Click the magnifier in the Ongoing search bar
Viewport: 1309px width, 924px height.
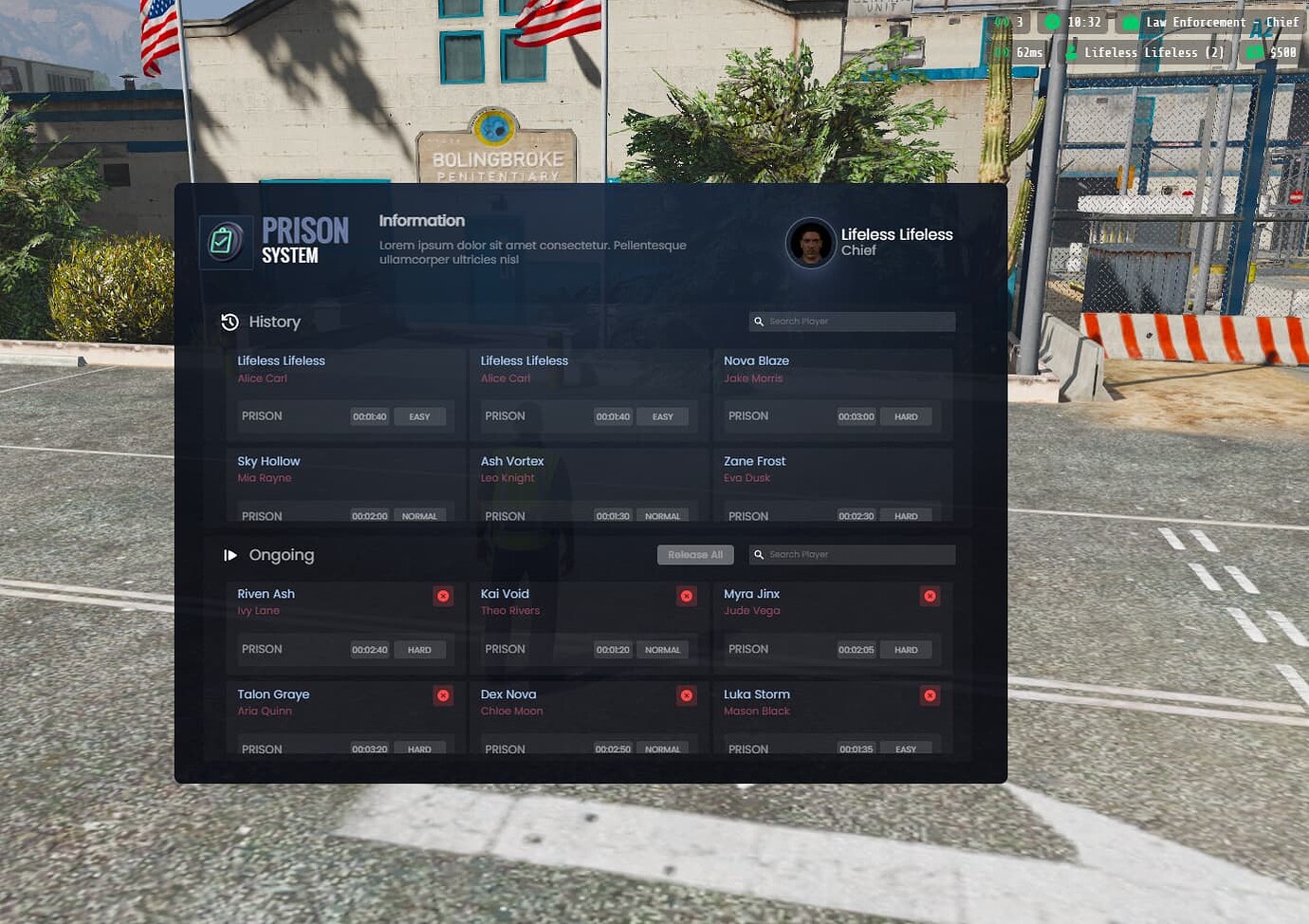click(x=759, y=554)
